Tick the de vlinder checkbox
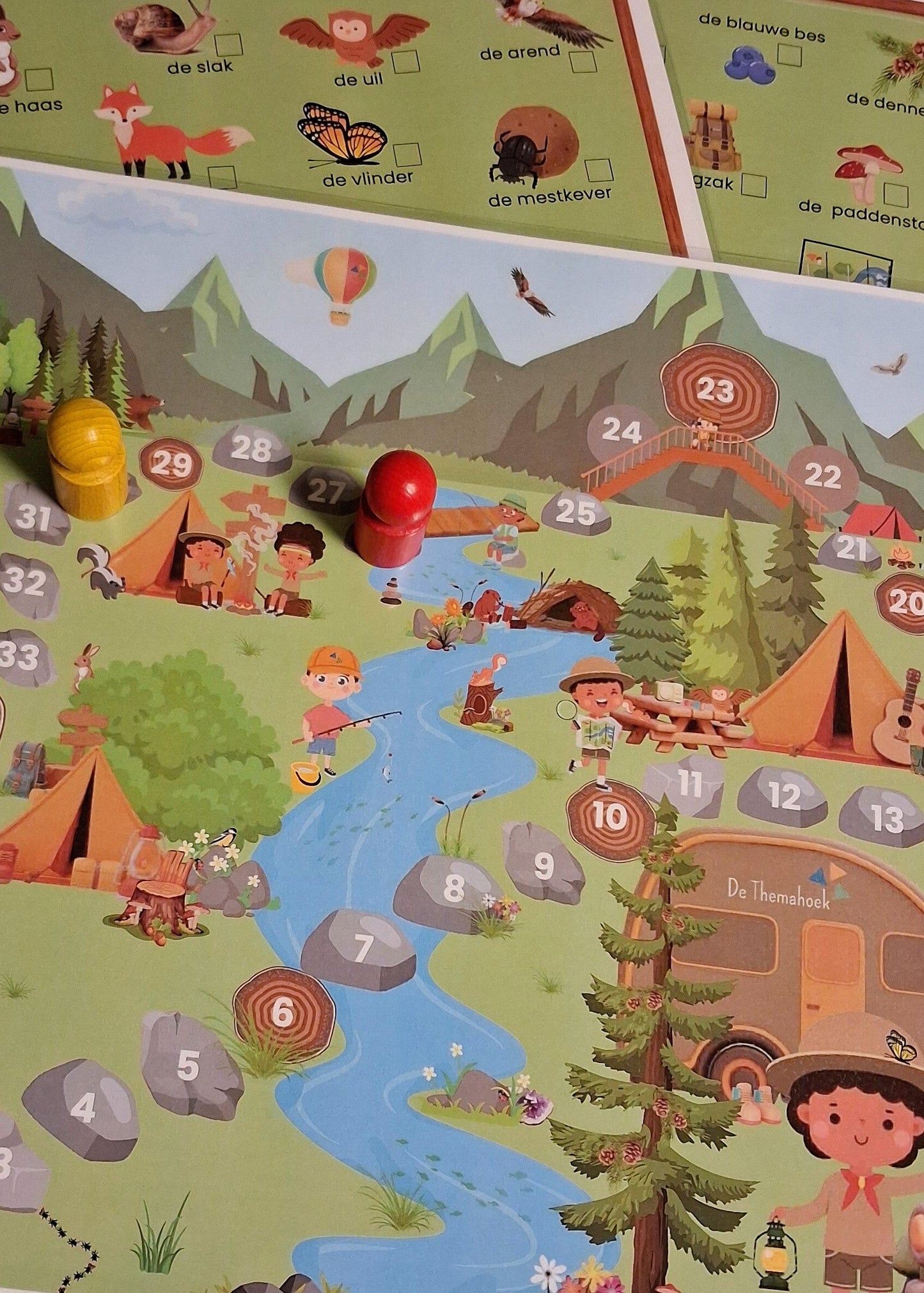924x1293 pixels. pyautogui.click(x=407, y=155)
